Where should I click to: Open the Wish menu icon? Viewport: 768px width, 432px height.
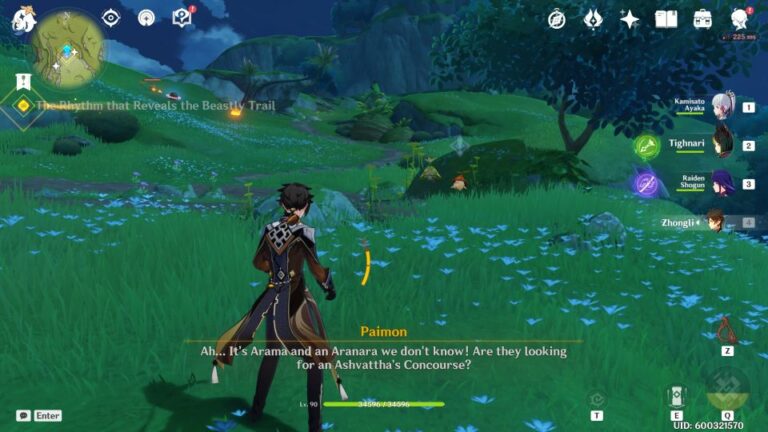(x=593, y=19)
